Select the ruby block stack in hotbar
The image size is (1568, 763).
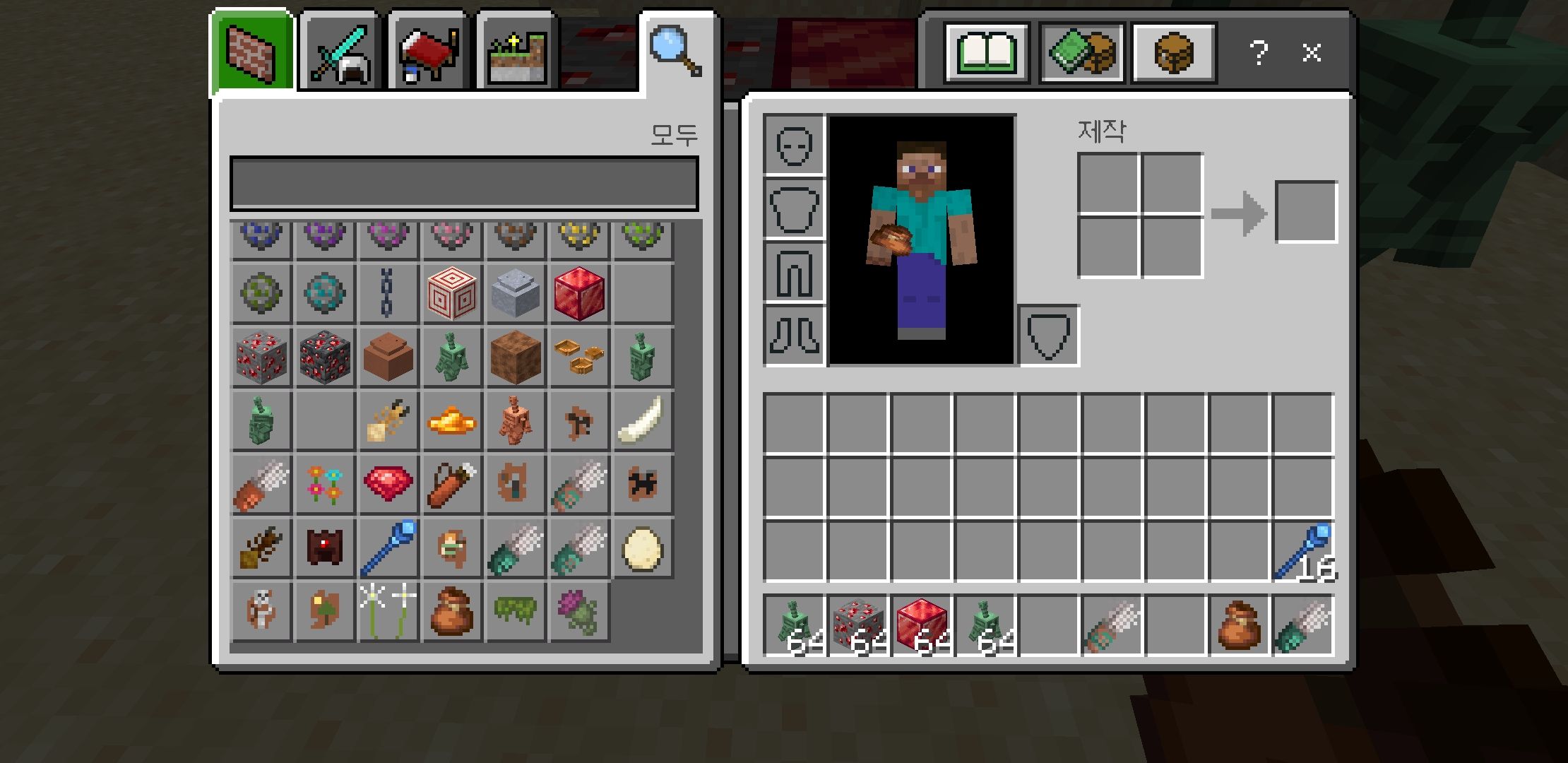click(922, 625)
